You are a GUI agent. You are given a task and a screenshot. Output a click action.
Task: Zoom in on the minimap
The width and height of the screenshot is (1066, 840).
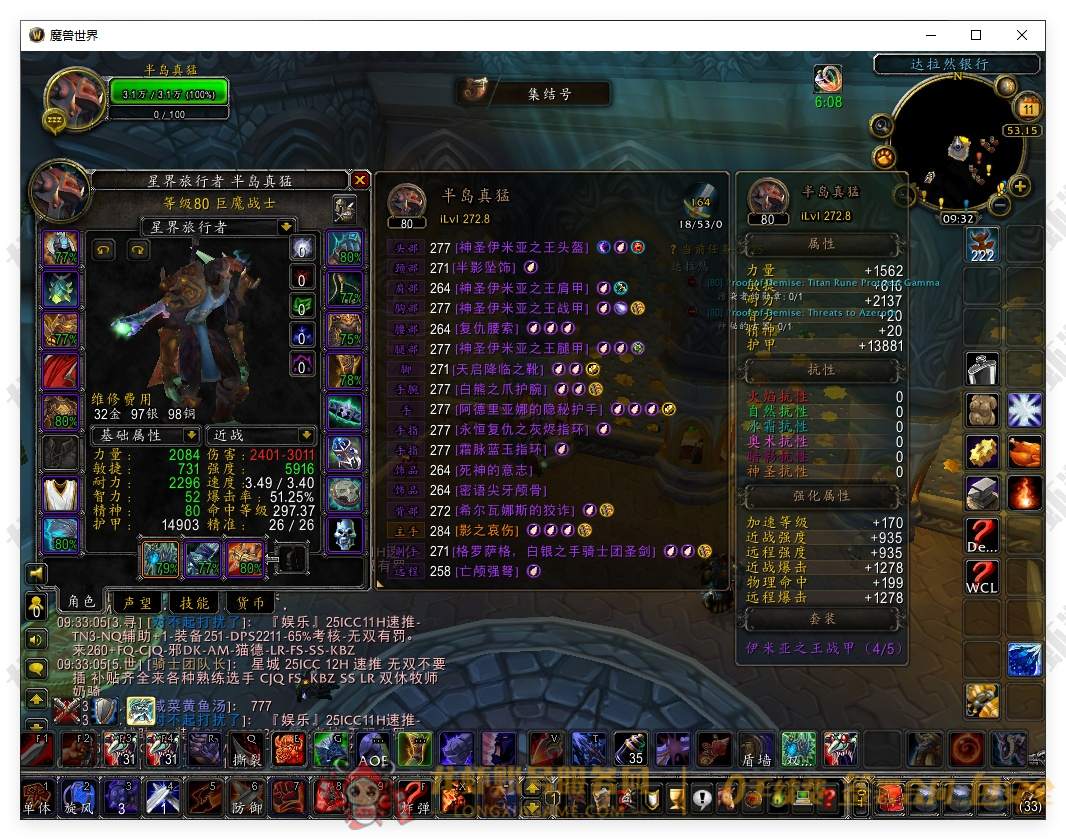click(1020, 186)
